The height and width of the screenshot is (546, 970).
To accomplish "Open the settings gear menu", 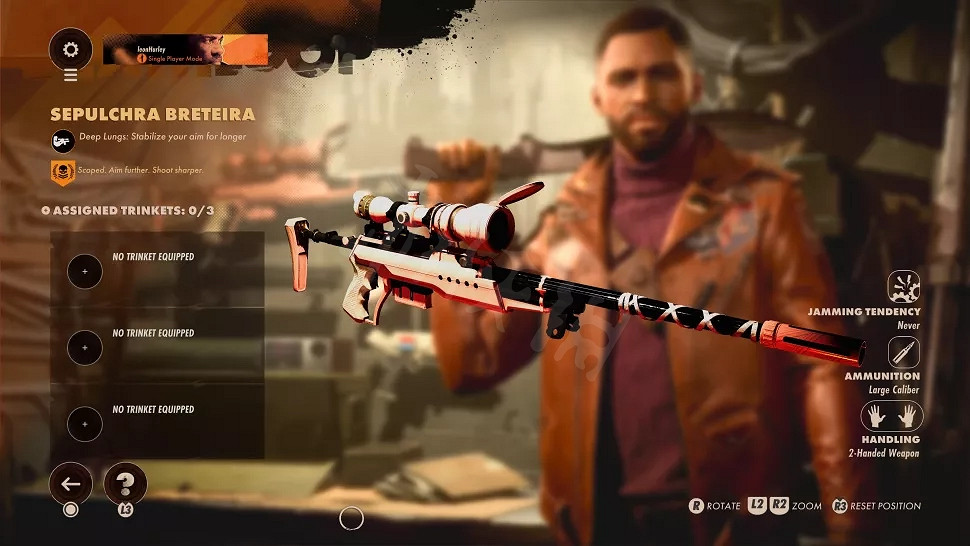I will coord(70,49).
